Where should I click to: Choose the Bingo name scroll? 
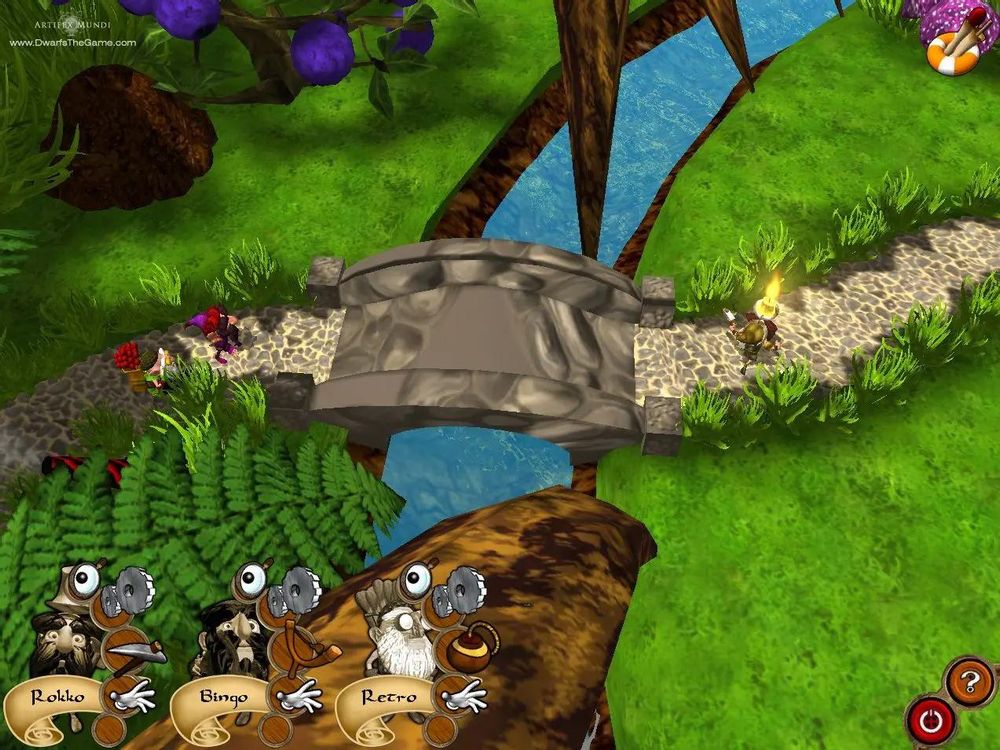(x=222, y=698)
